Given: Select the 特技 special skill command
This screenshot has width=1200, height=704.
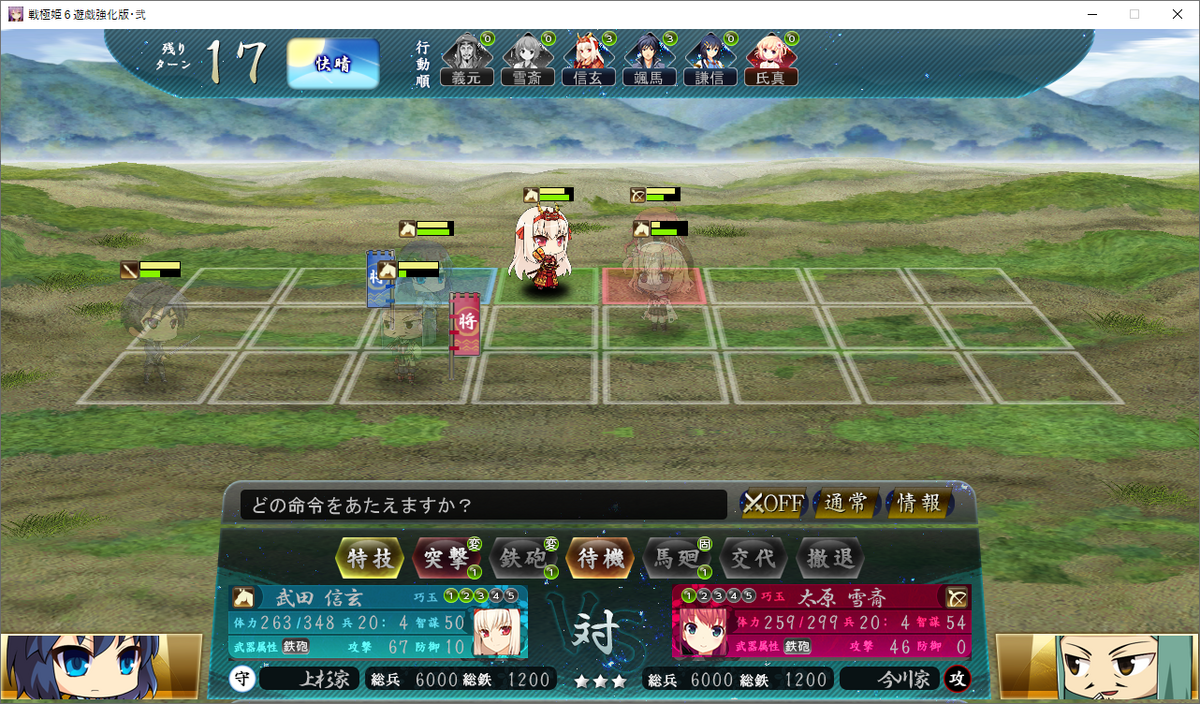Looking at the screenshot, I should [x=370, y=558].
